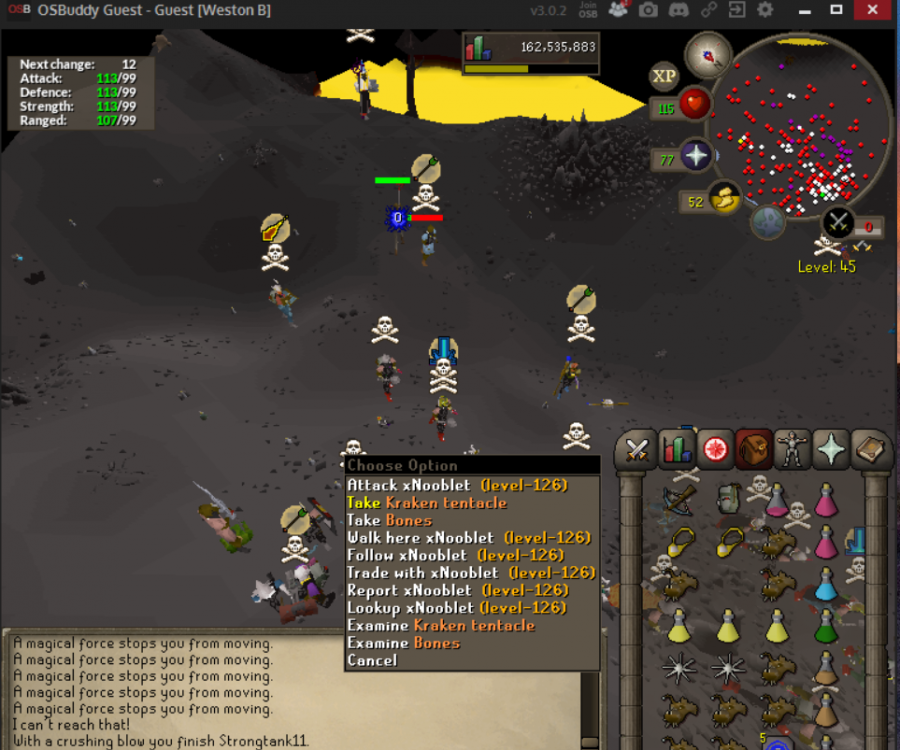The width and height of the screenshot is (900, 750).
Task: Activate the quick-prayers orb showing 77
Action: tap(694, 156)
